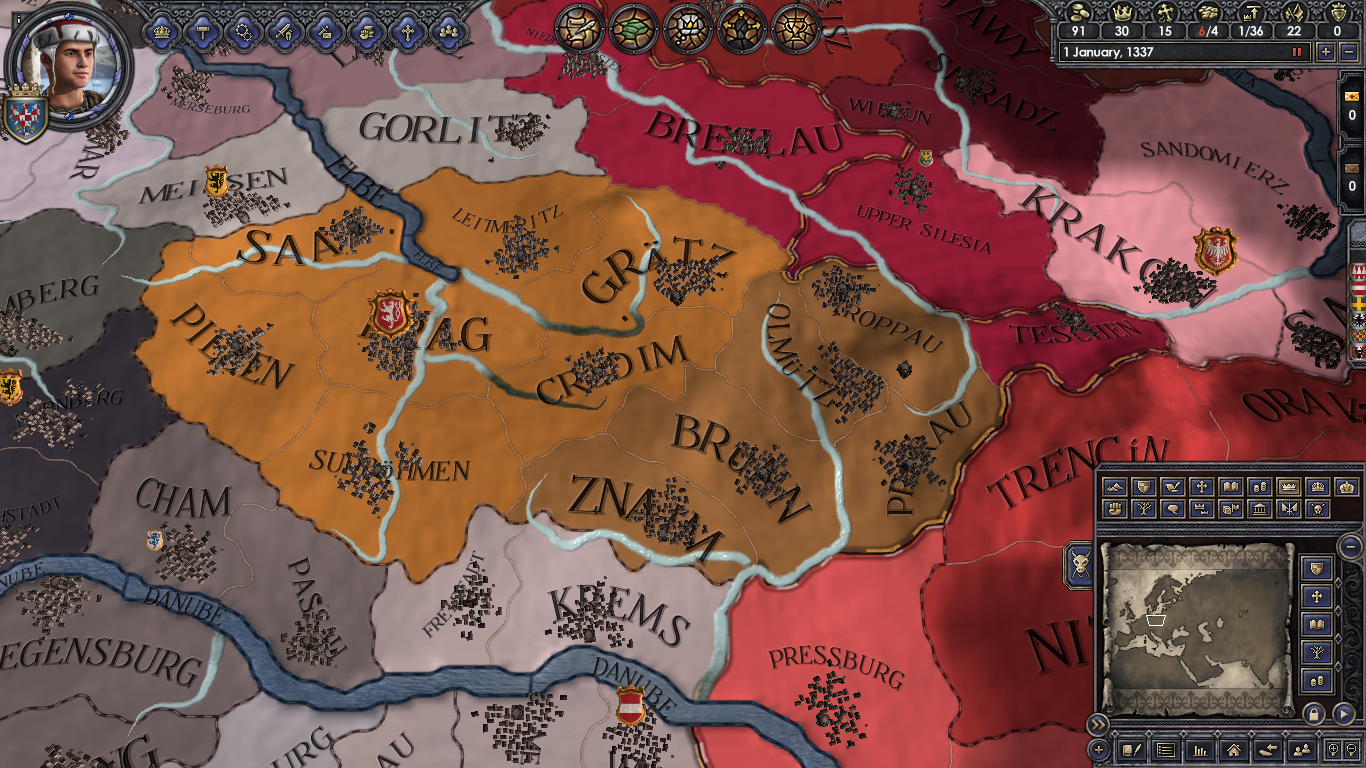This screenshot has height=768, width=1366.
Task: Expand the outliner with the plus control
Action: pyautogui.click(x=1098, y=750)
